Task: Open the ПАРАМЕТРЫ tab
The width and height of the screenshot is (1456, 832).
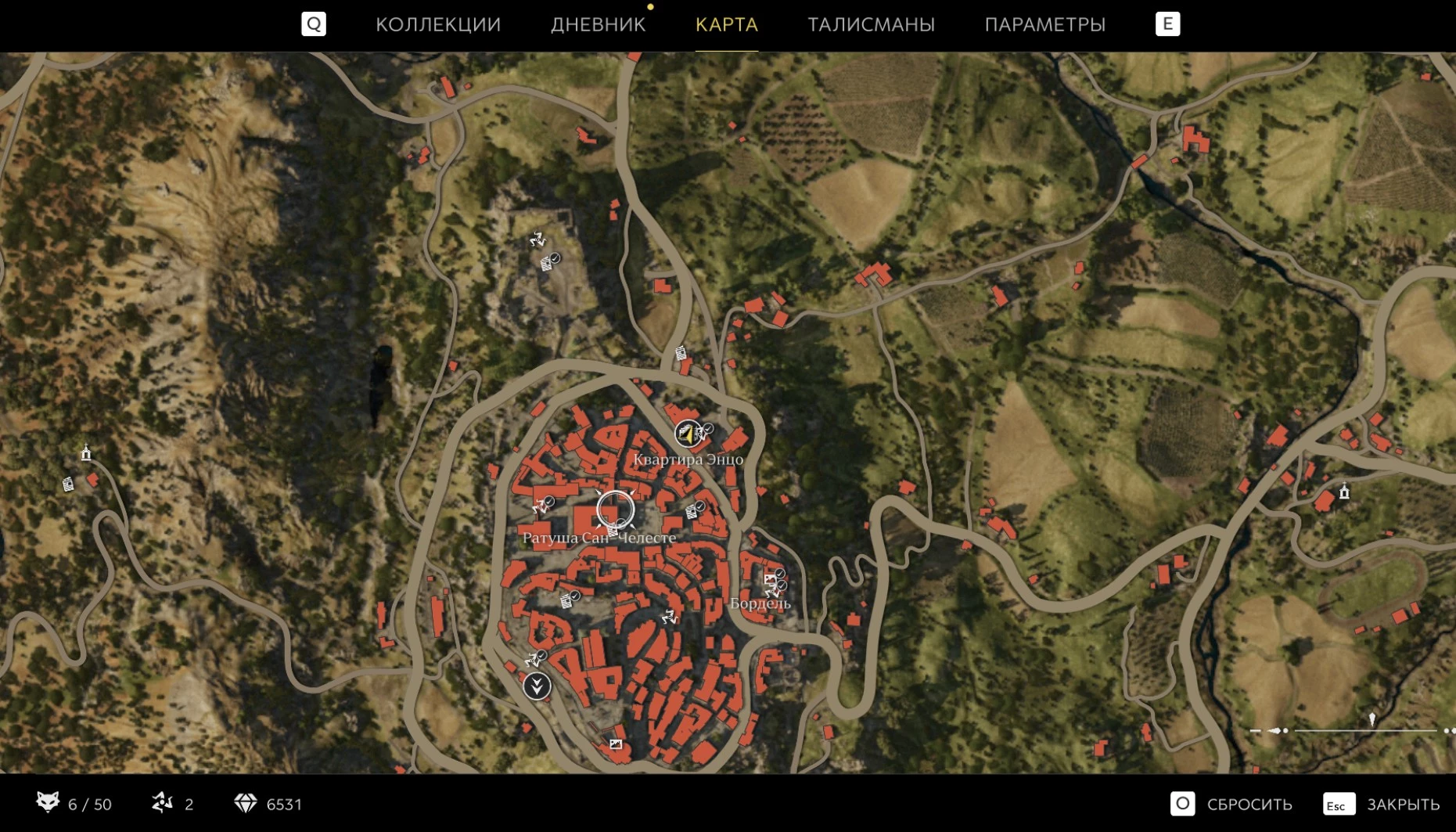Action: pos(1044,24)
